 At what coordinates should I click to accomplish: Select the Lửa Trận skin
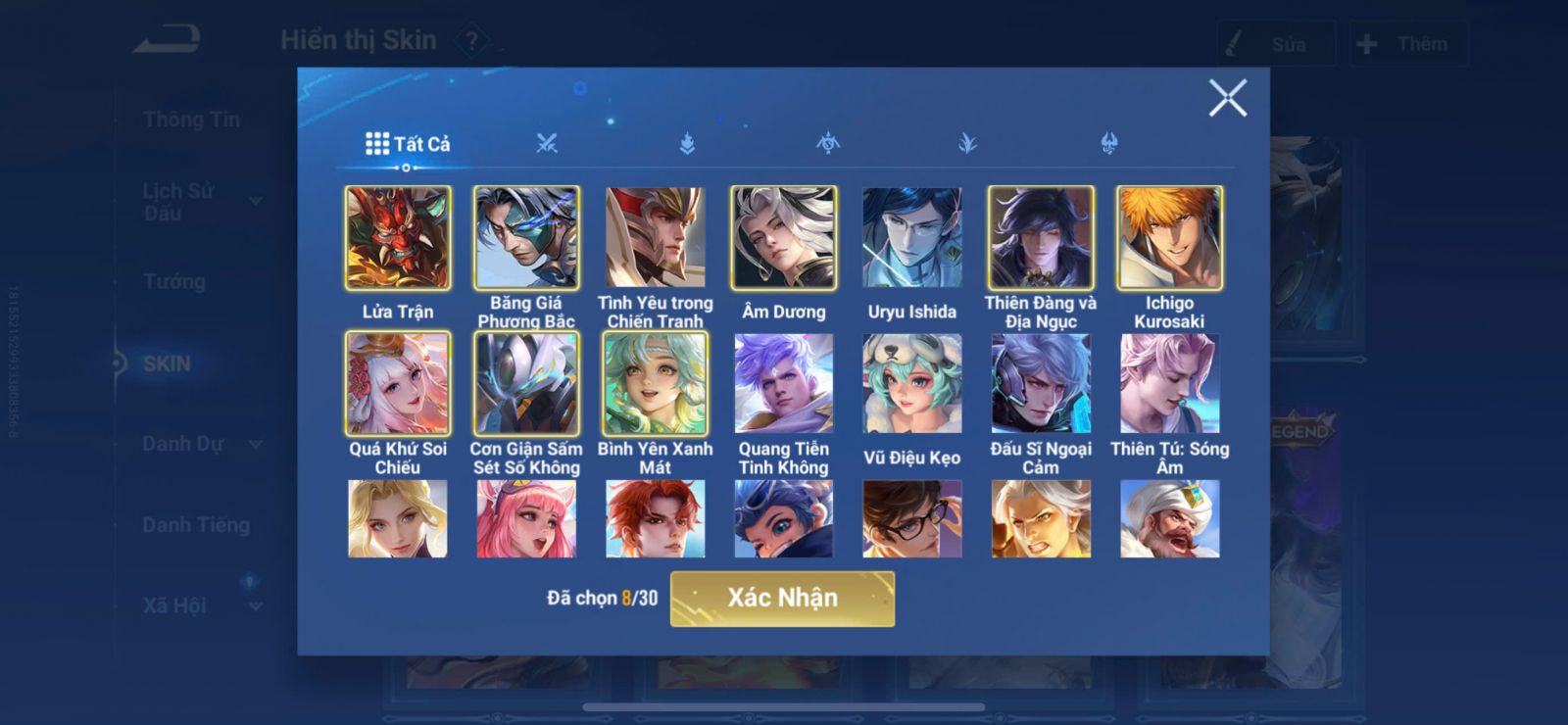pyautogui.click(x=398, y=238)
